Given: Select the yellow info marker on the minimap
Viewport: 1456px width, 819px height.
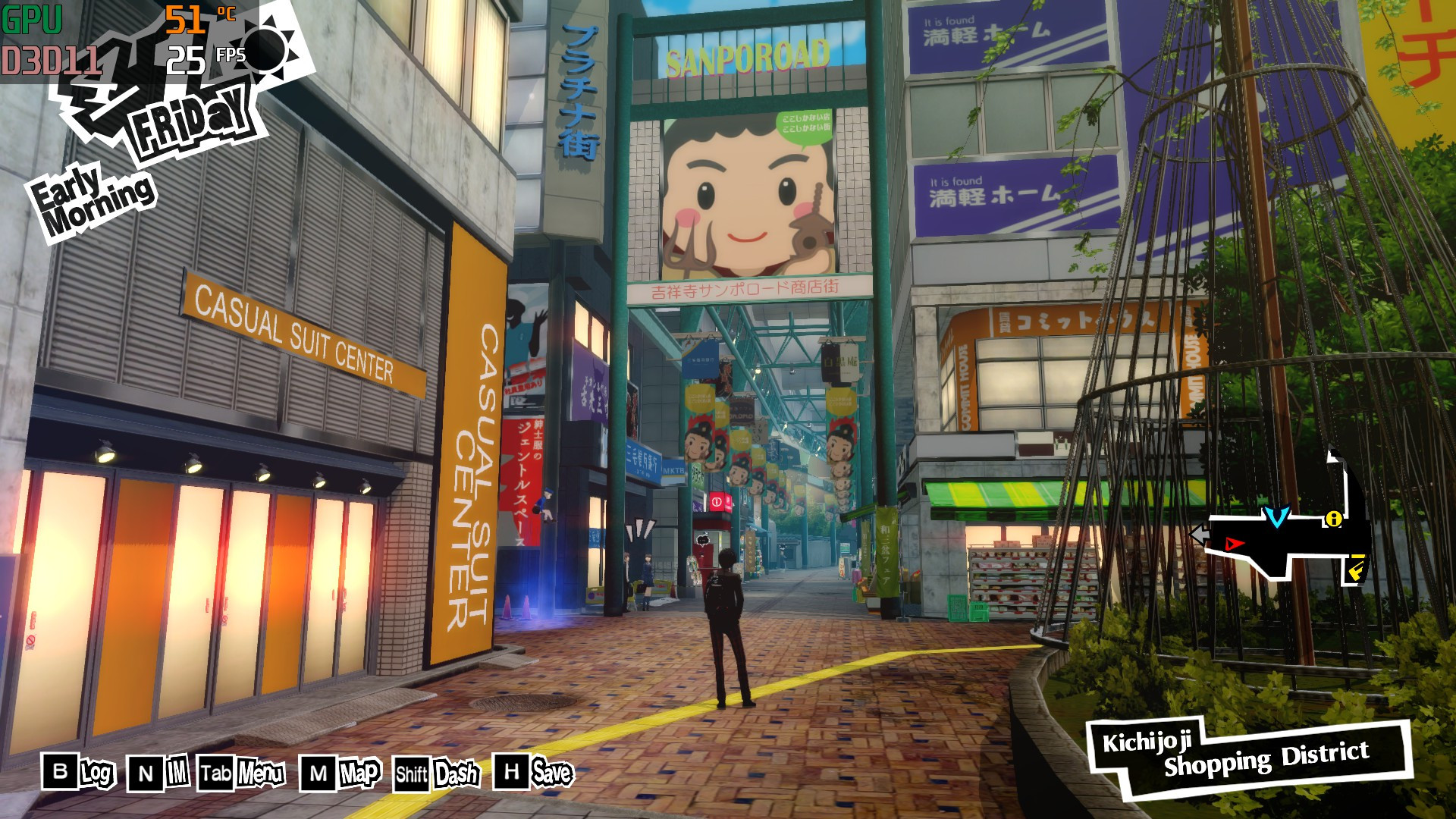Looking at the screenshot, I should tap(1334, 519).
